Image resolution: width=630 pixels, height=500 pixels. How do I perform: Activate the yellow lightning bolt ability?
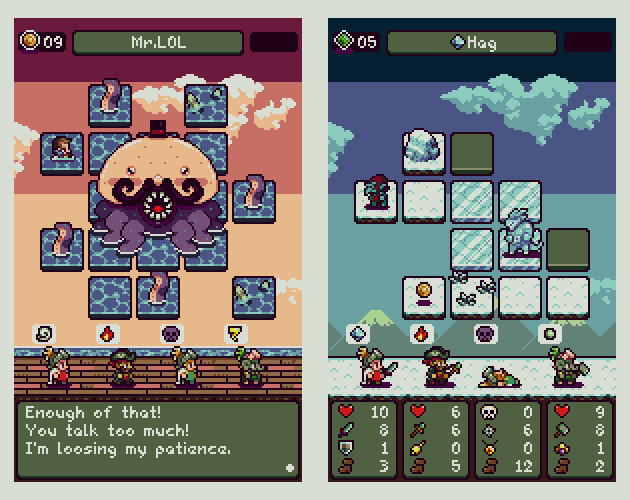pos(235,333)
